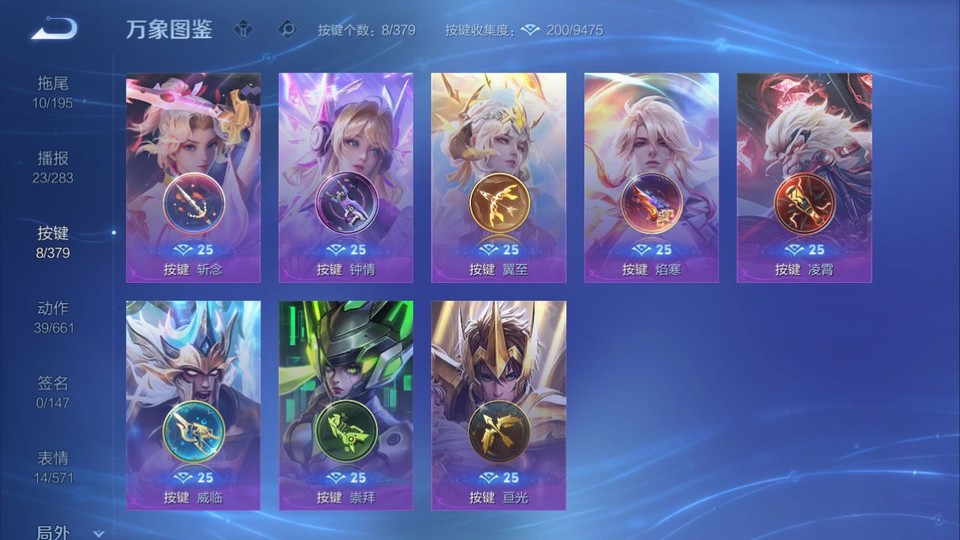Choose the 亘光 button skin card

pyautogui.click(x=498, y=406)
